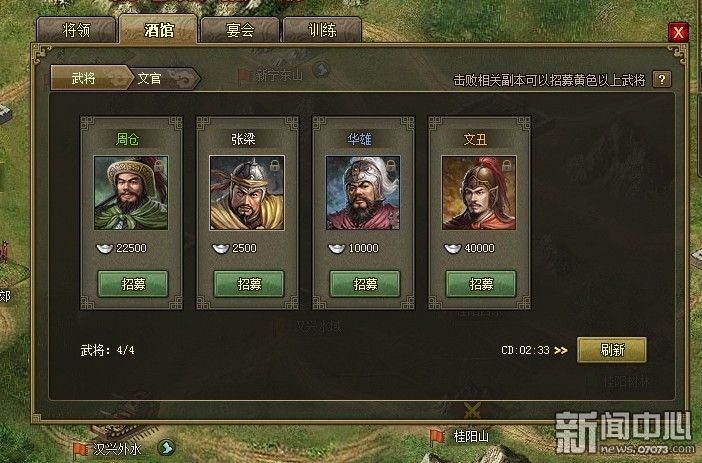Select the 酒馆 tab
This screenshot has width=702, height=463.
pyautogui.click(x=157, y=30)
